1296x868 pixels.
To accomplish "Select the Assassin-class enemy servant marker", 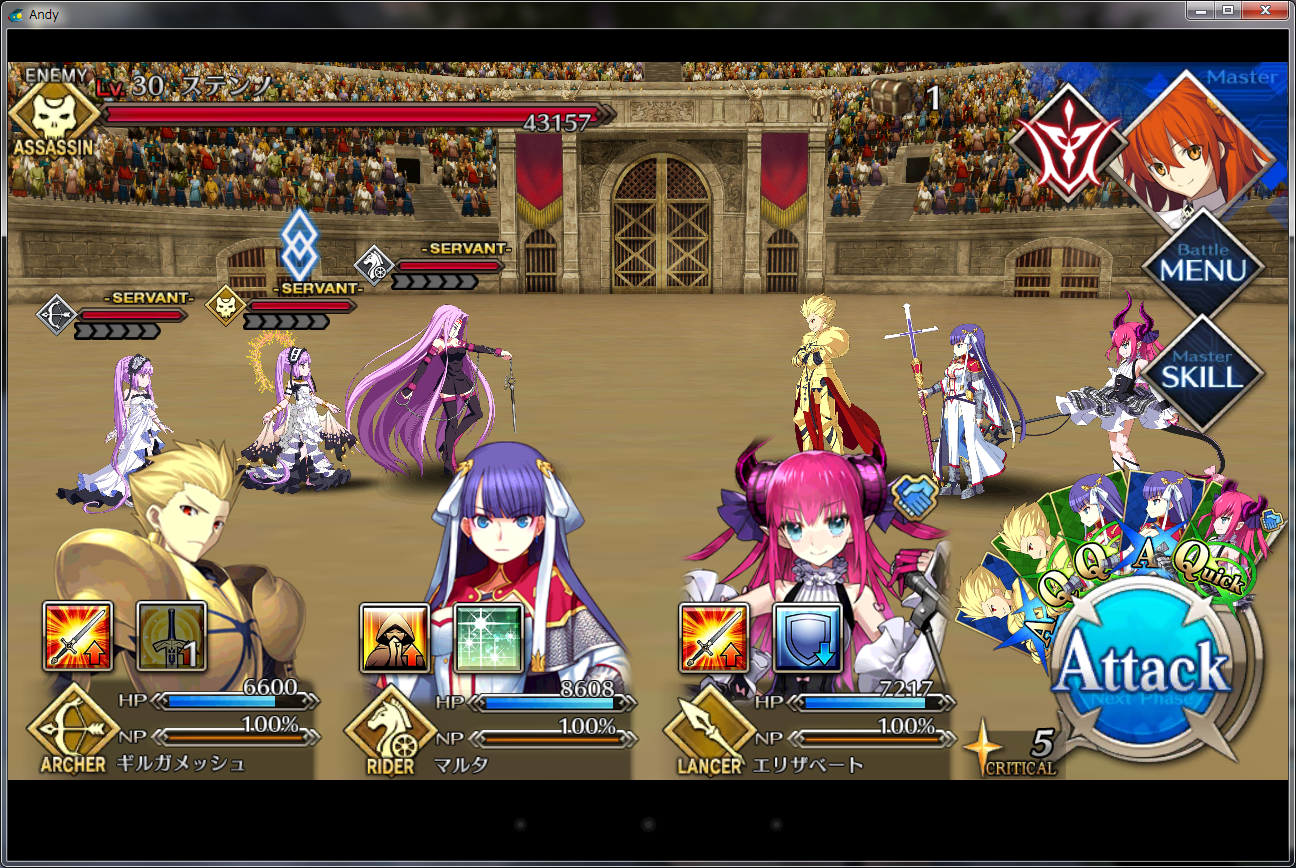I will coord(226,306).
